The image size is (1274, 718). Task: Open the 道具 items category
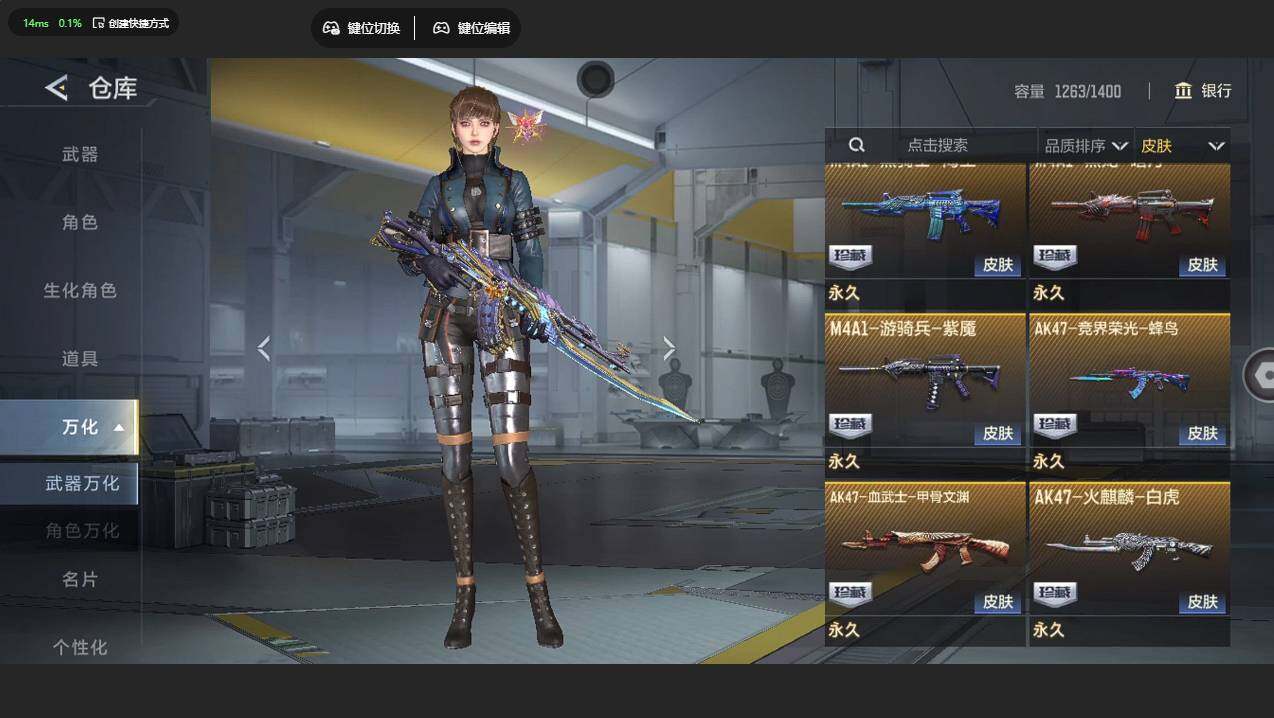80,358
